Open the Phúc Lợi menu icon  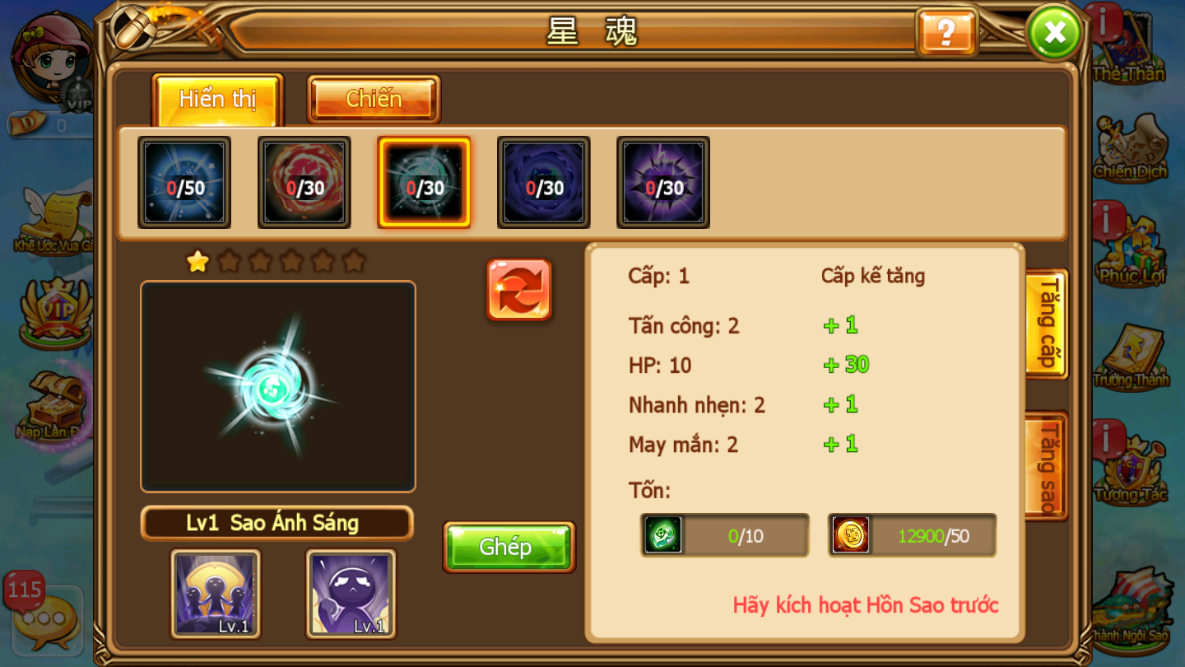1132,250
